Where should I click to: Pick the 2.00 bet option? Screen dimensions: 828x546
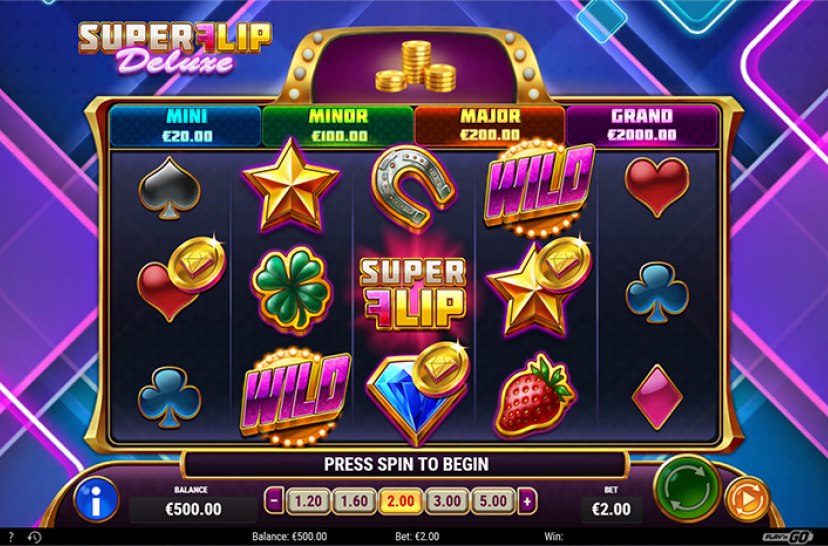[x=400, y=501]
